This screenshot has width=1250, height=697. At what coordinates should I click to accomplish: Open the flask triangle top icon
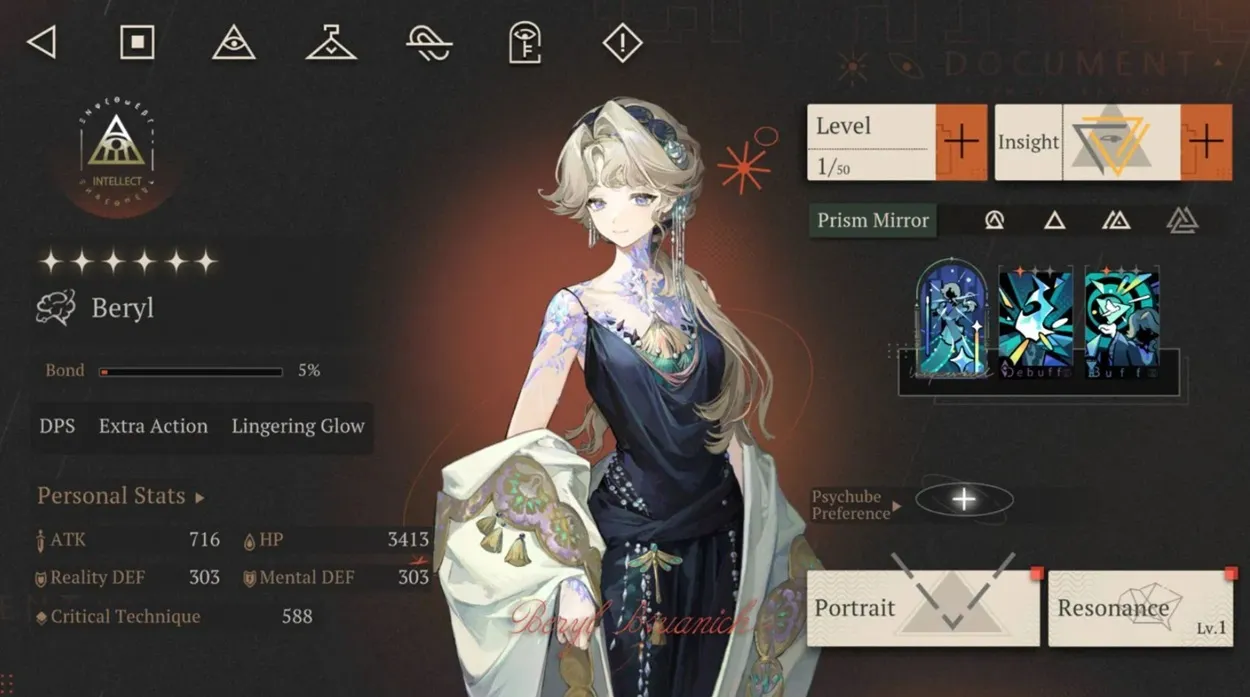(x=331, y=43)
